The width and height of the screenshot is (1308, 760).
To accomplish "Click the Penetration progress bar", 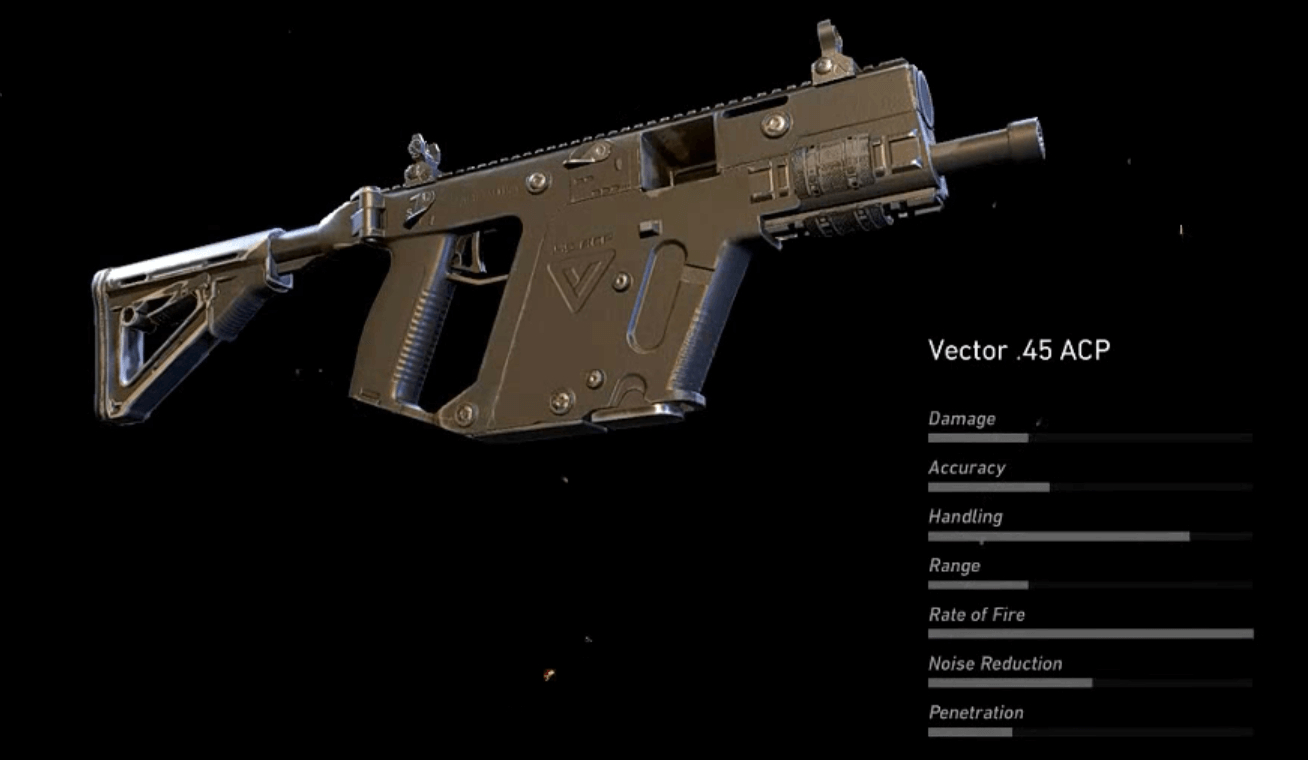I will tap(1090, 732).
